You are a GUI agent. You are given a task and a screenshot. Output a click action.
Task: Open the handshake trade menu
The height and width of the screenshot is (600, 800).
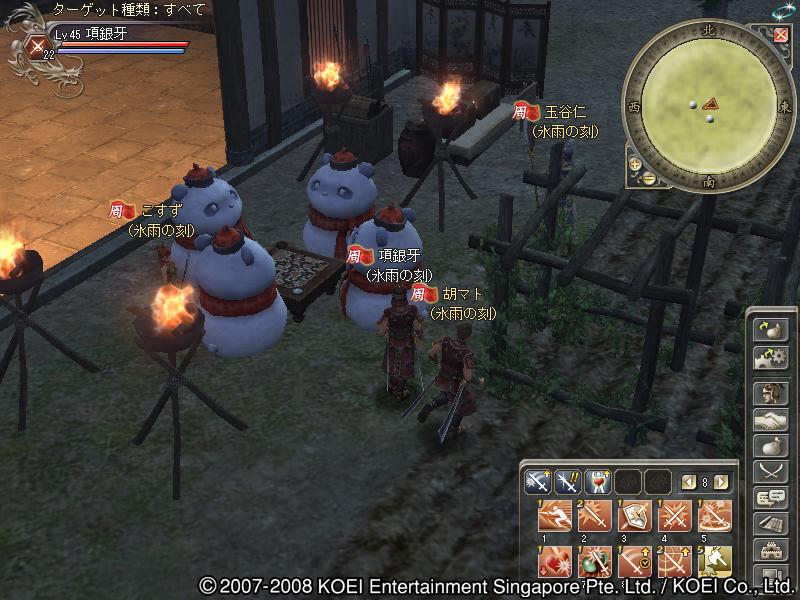[x=770, y=420]
